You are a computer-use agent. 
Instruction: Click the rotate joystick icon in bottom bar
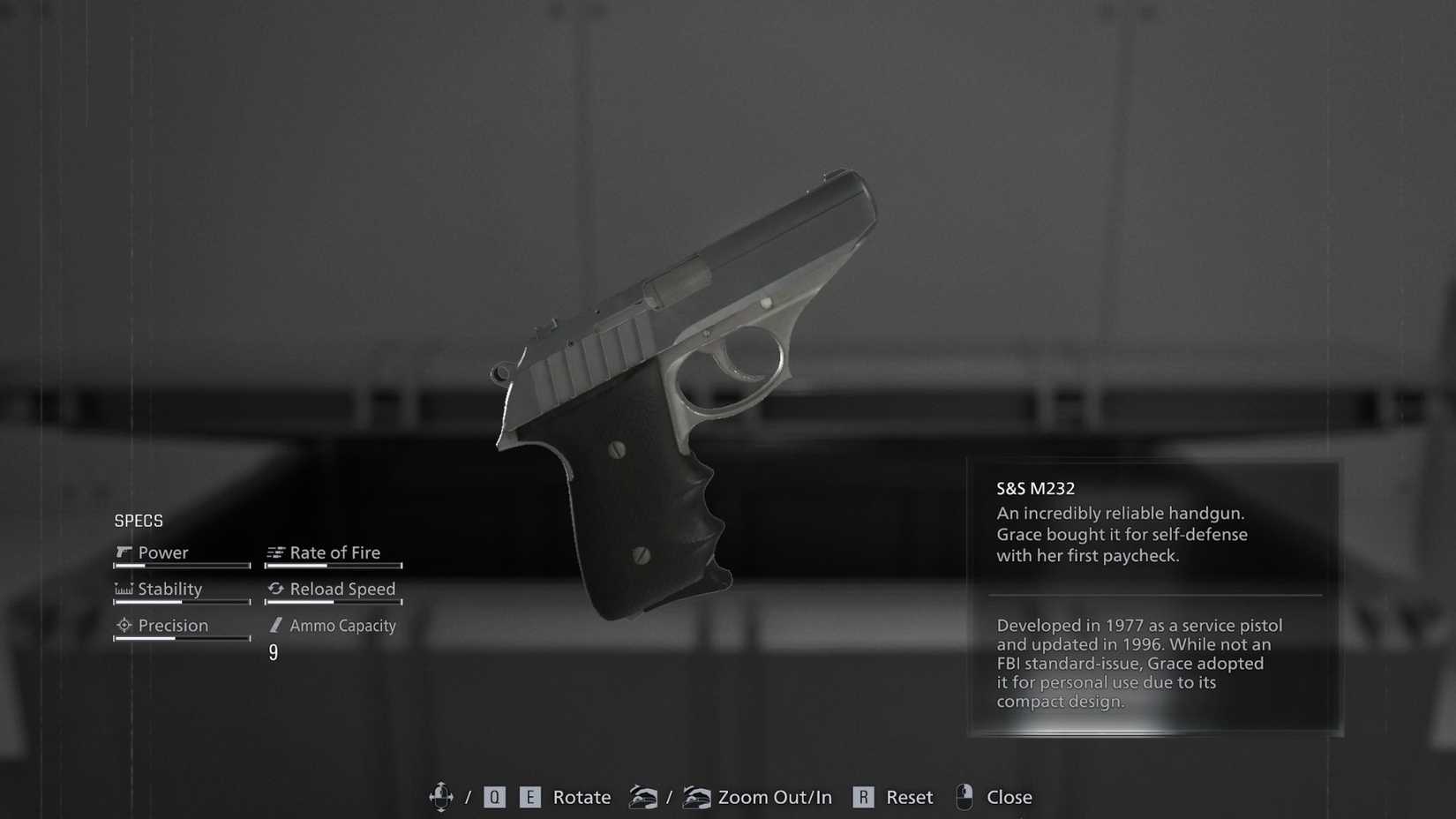441,797
